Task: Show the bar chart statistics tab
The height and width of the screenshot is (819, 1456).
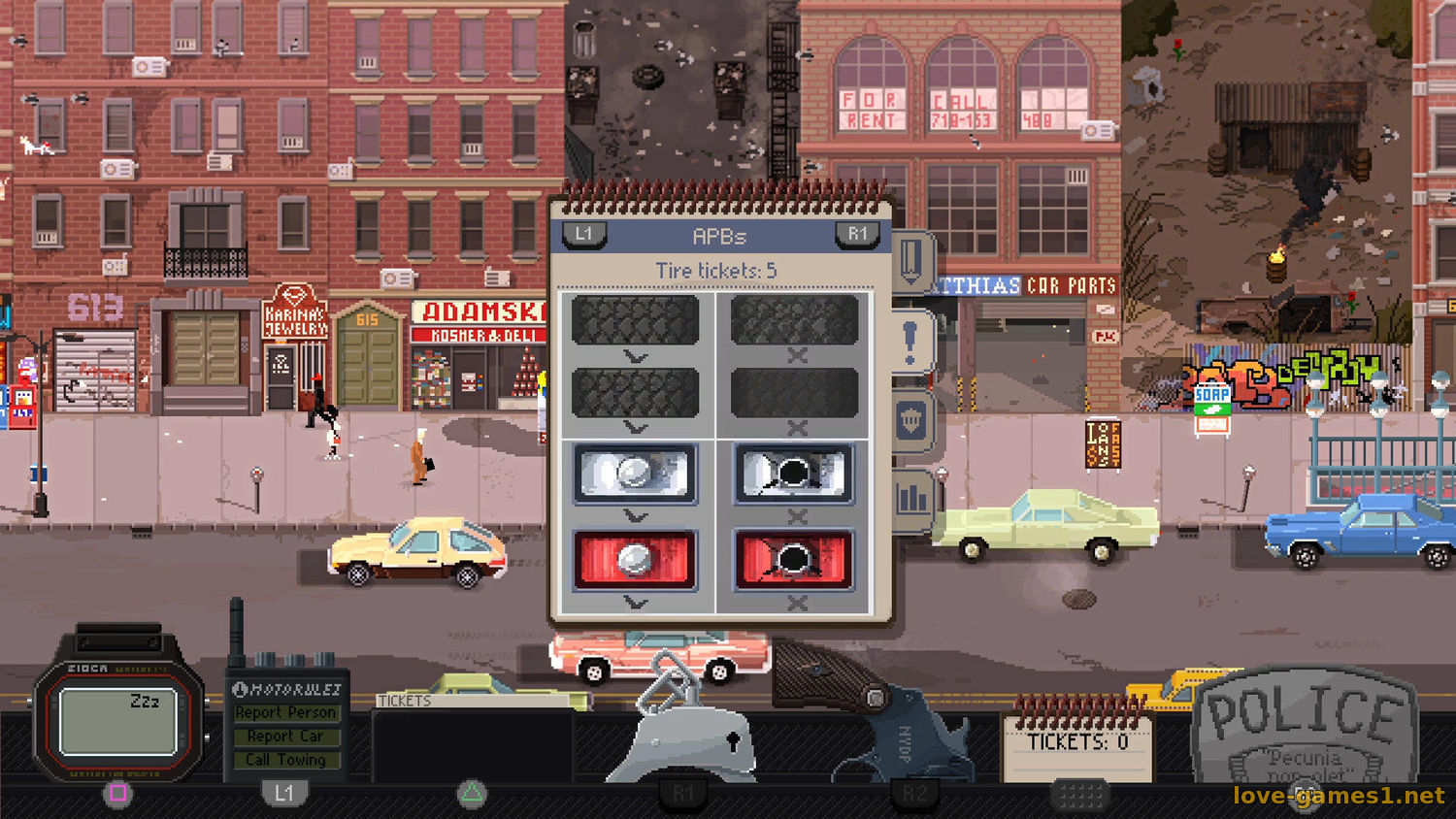Action: coord(911,499)
